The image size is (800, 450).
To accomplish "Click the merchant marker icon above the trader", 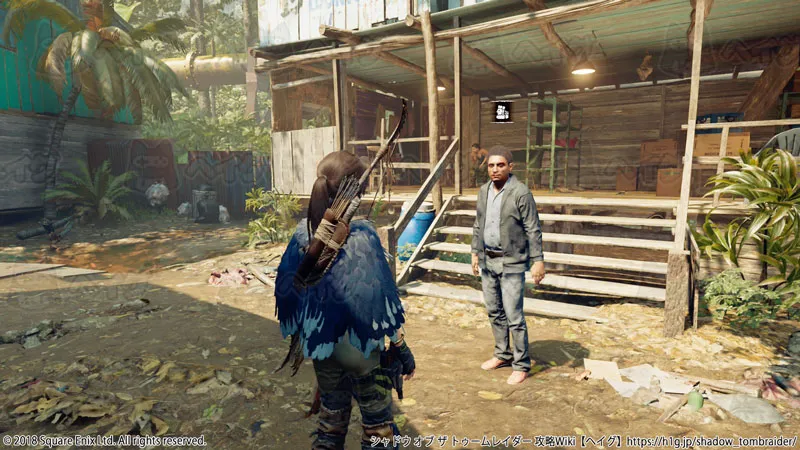I will (502, 111).
